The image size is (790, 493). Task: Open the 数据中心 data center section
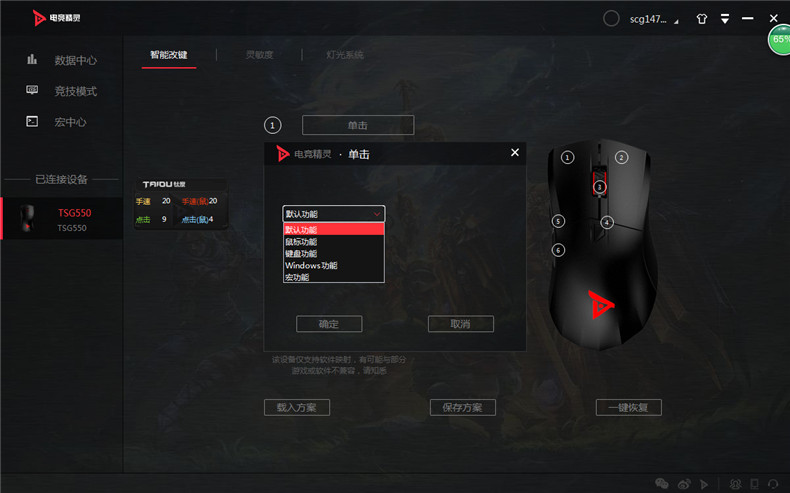(x=75, y=60)
